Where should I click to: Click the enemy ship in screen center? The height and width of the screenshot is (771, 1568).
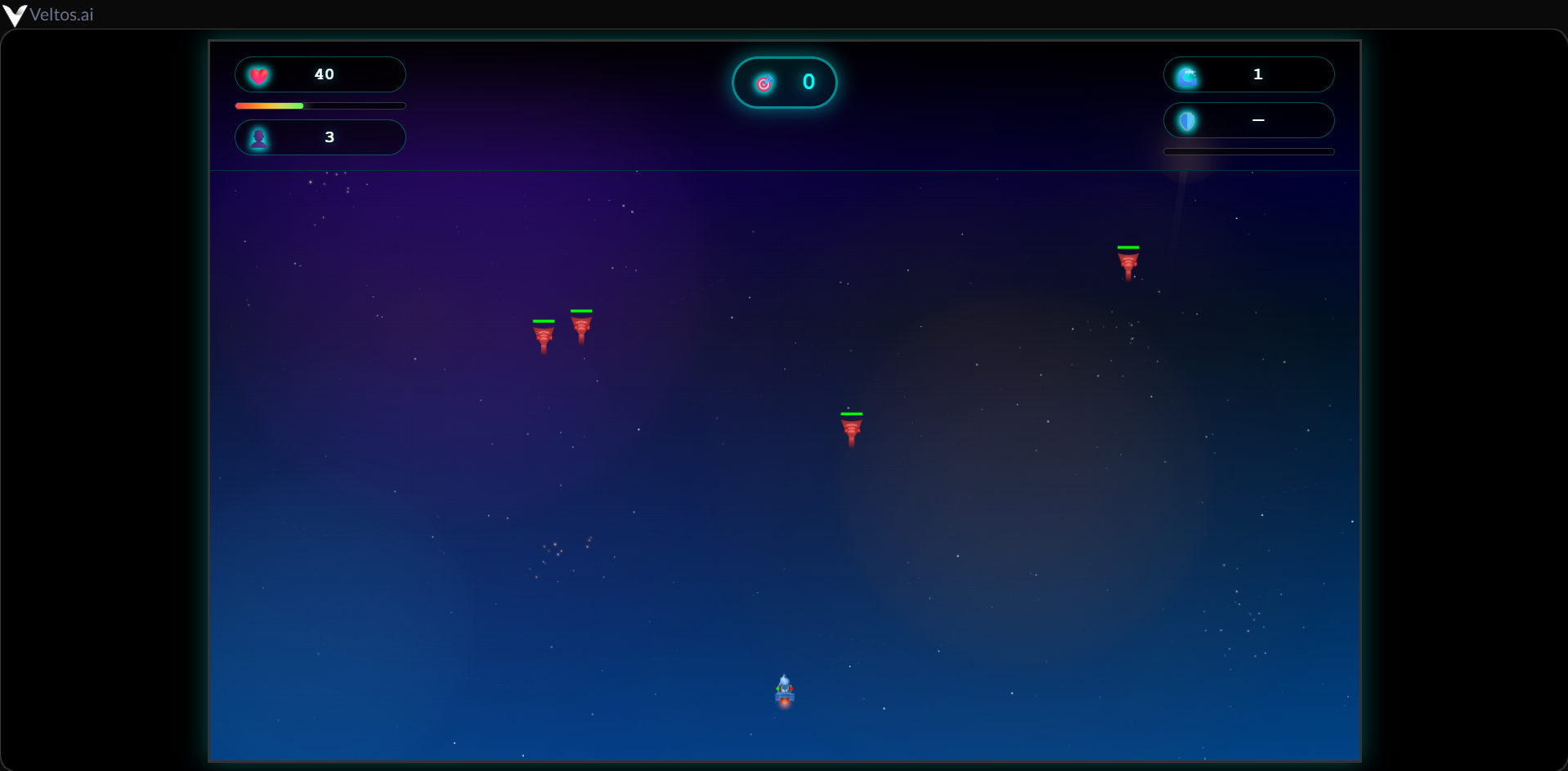point(851,429)
